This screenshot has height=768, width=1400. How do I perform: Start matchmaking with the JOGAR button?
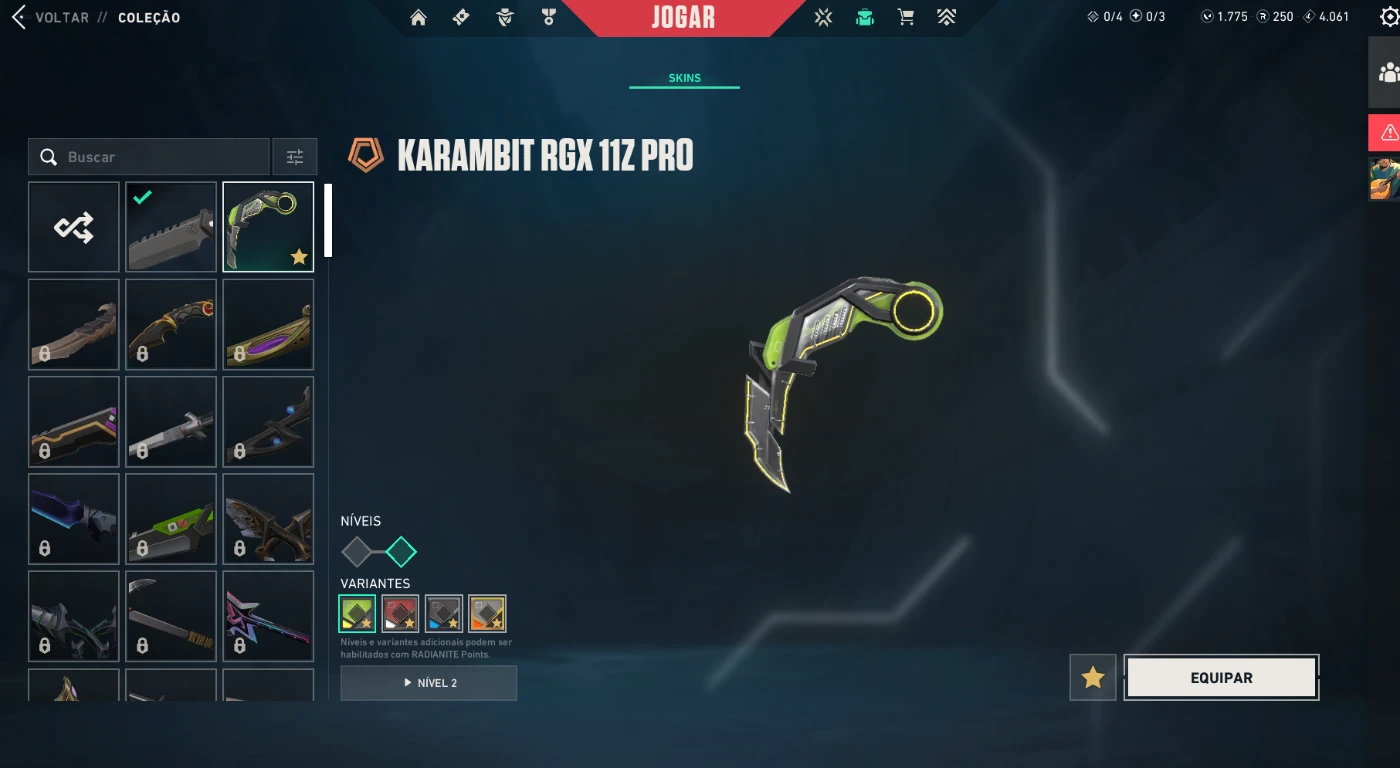tap(683, 17)
